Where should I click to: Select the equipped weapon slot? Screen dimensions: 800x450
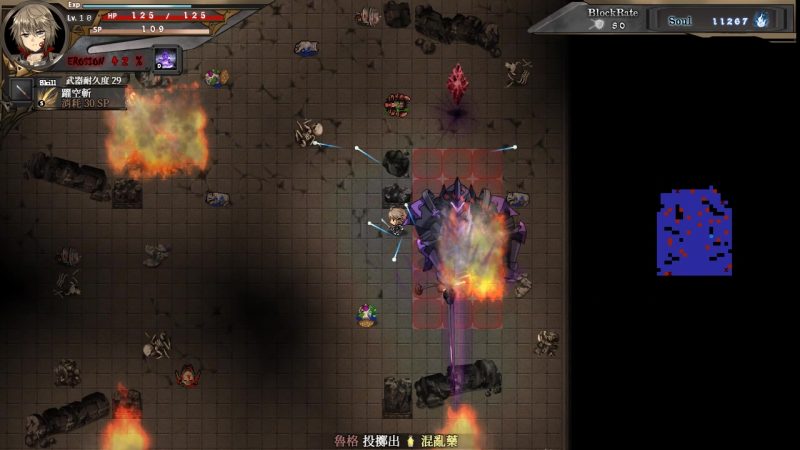click(20, 89)
